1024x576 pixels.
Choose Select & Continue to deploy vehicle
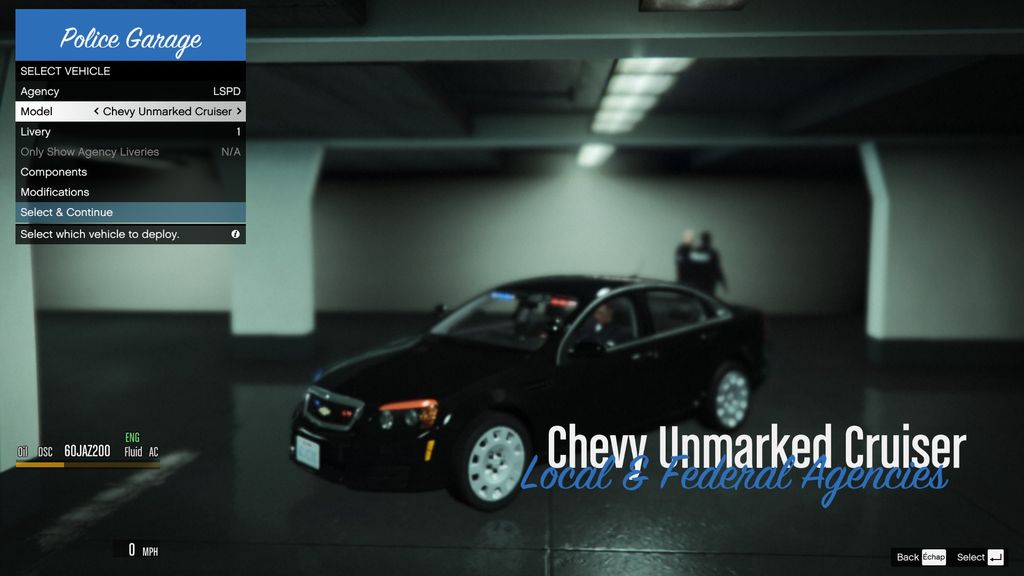[x=130, y=212]
